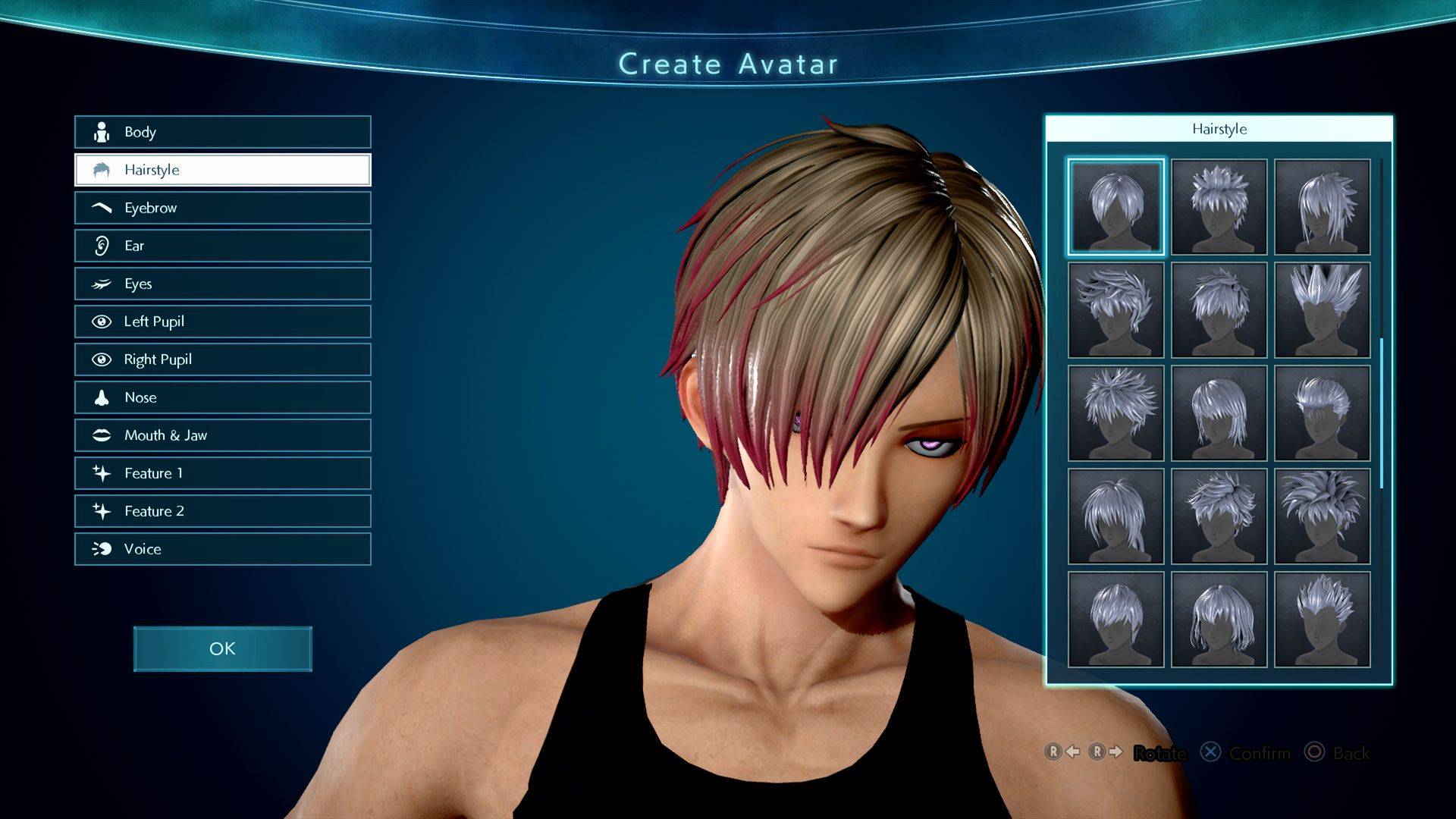This screenshot has width=1456, height=819.
Task: Open the Body customization category
Action: tap(222, 132)
